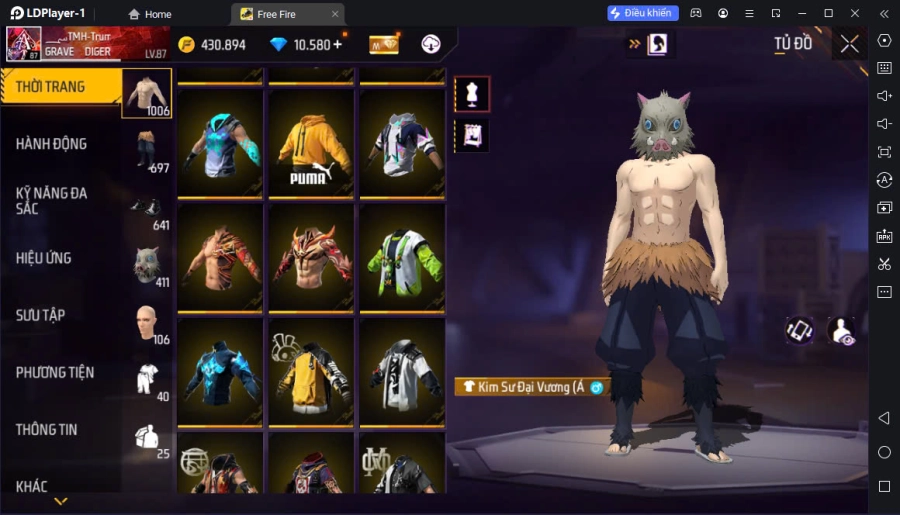This screenshot has height=515, width=900.
Task: Switch to the LDPlayer Home tab
Action: 150,14
